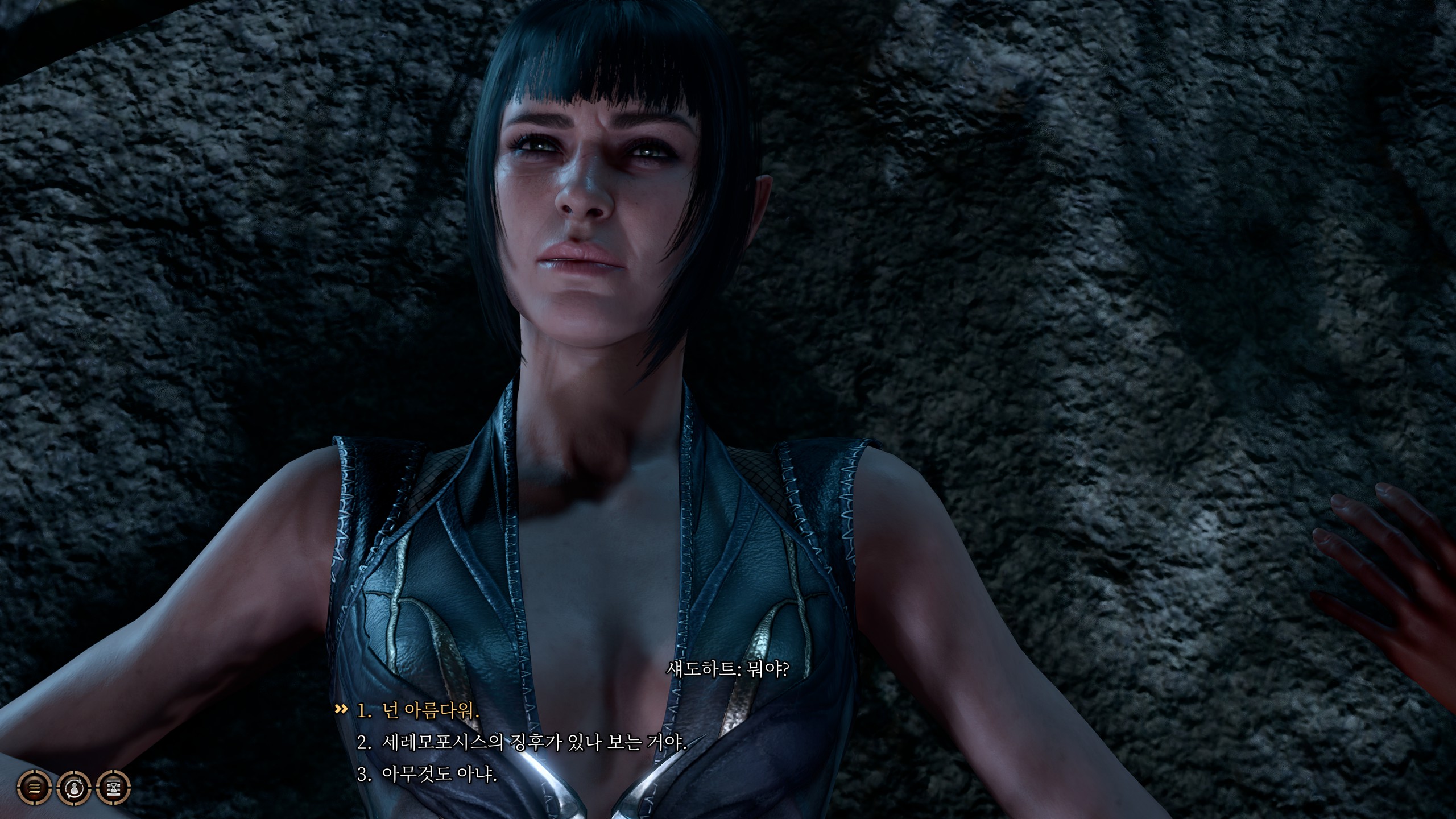Click the switch-character icon with circular arrows
Viewport: 1456px width, 819px height.
tap(74, 788)
